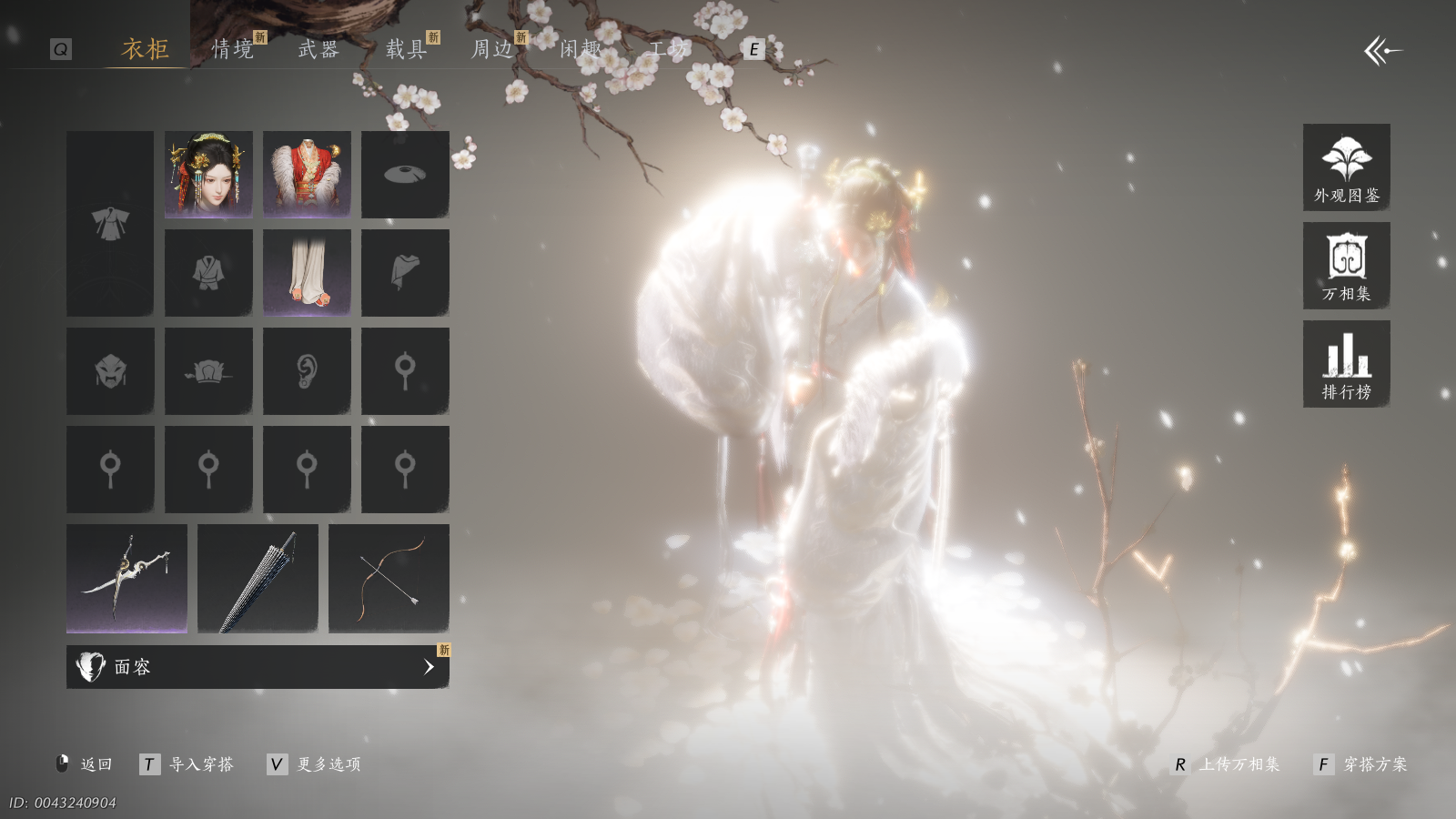Select the sword weapon slot

pos(126,578)
